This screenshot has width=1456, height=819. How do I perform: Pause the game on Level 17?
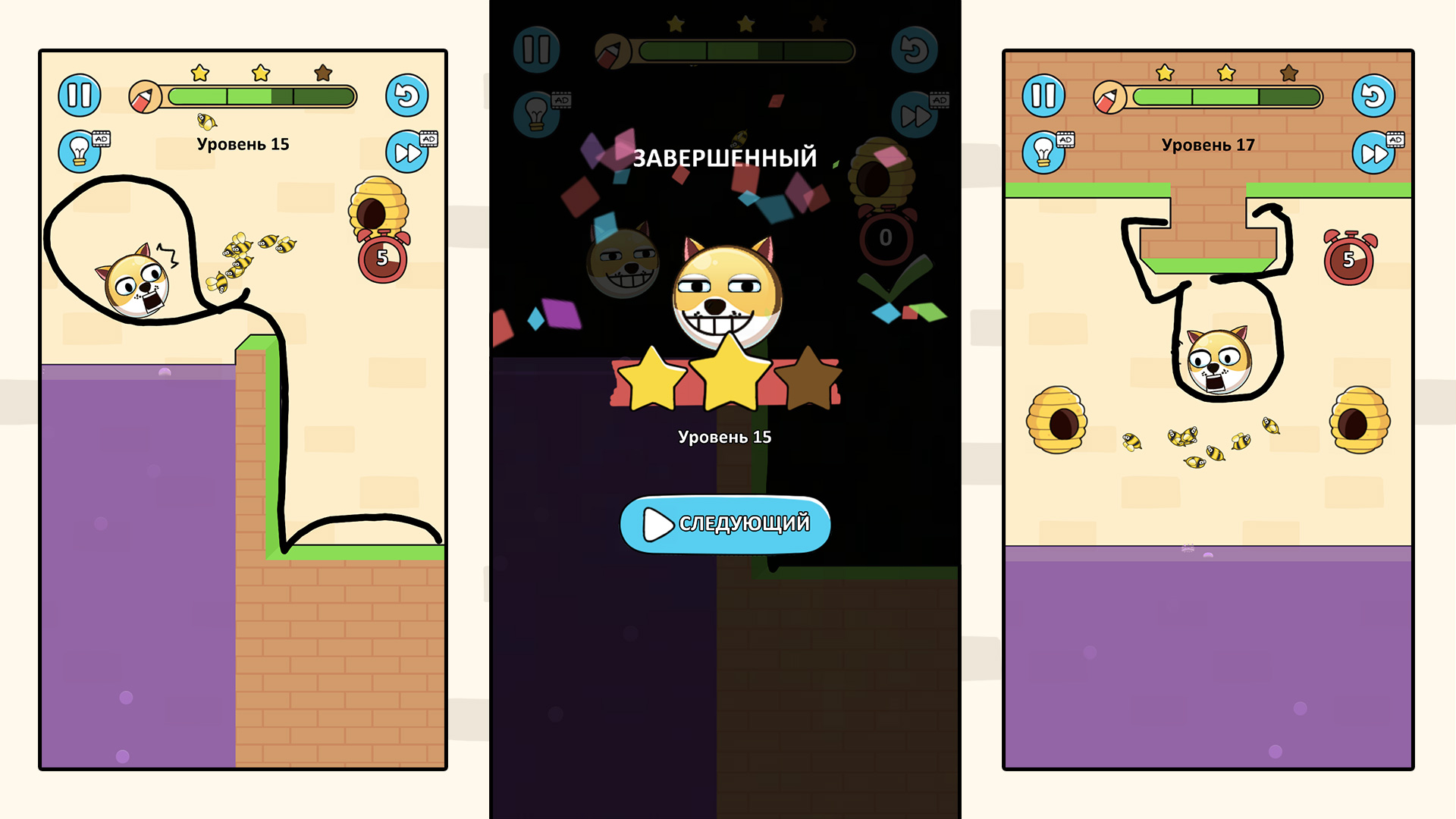tap(1043, 96)
